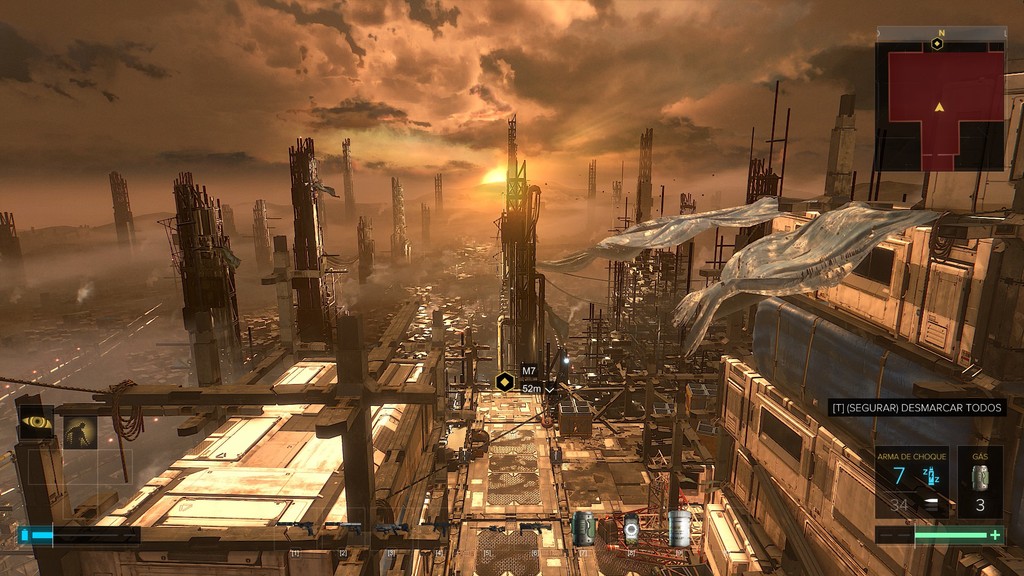Screen dimensions: 1024x576
Task: Select the Gás grenade panel
Action: pyautogui.click(x=980, y=481)
